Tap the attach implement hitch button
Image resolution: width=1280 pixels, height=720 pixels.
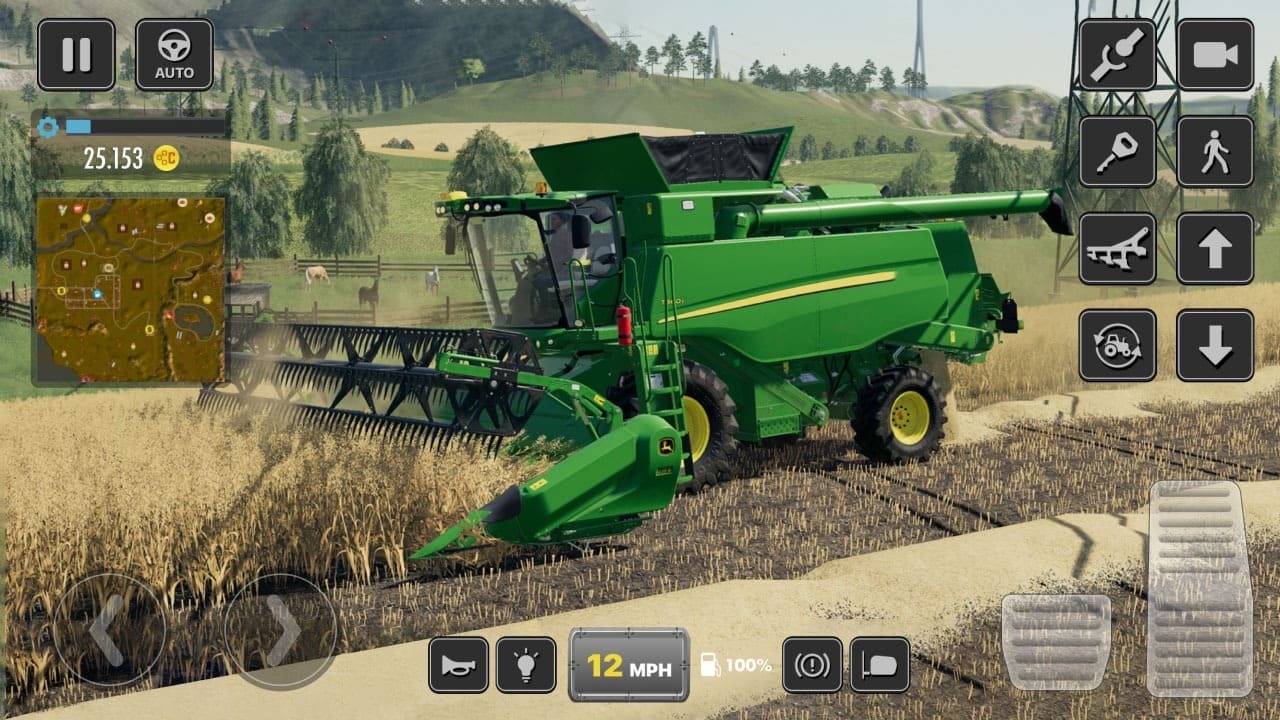(1117, 151)
